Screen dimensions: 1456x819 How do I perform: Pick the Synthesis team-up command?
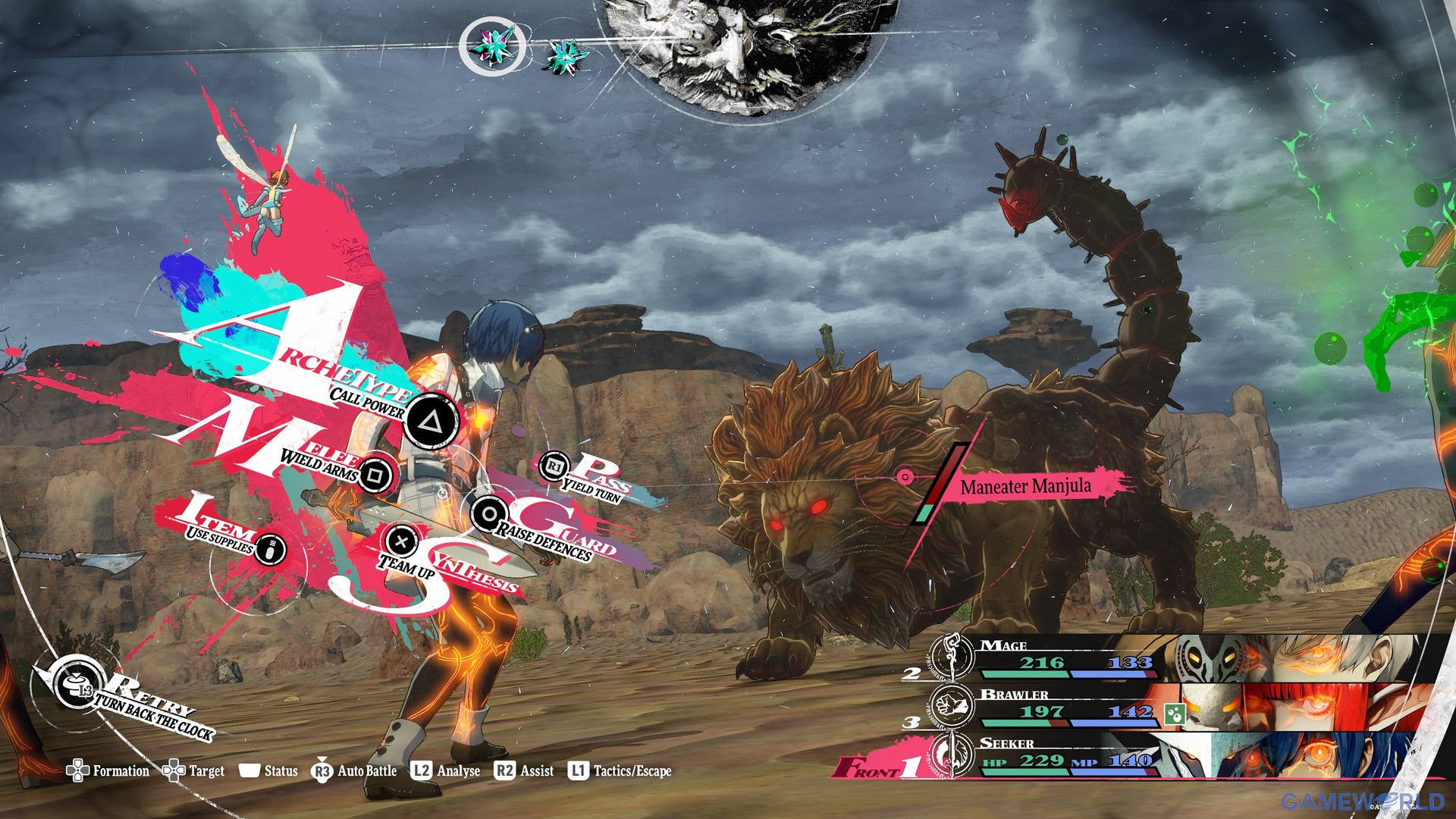point(402,541)
